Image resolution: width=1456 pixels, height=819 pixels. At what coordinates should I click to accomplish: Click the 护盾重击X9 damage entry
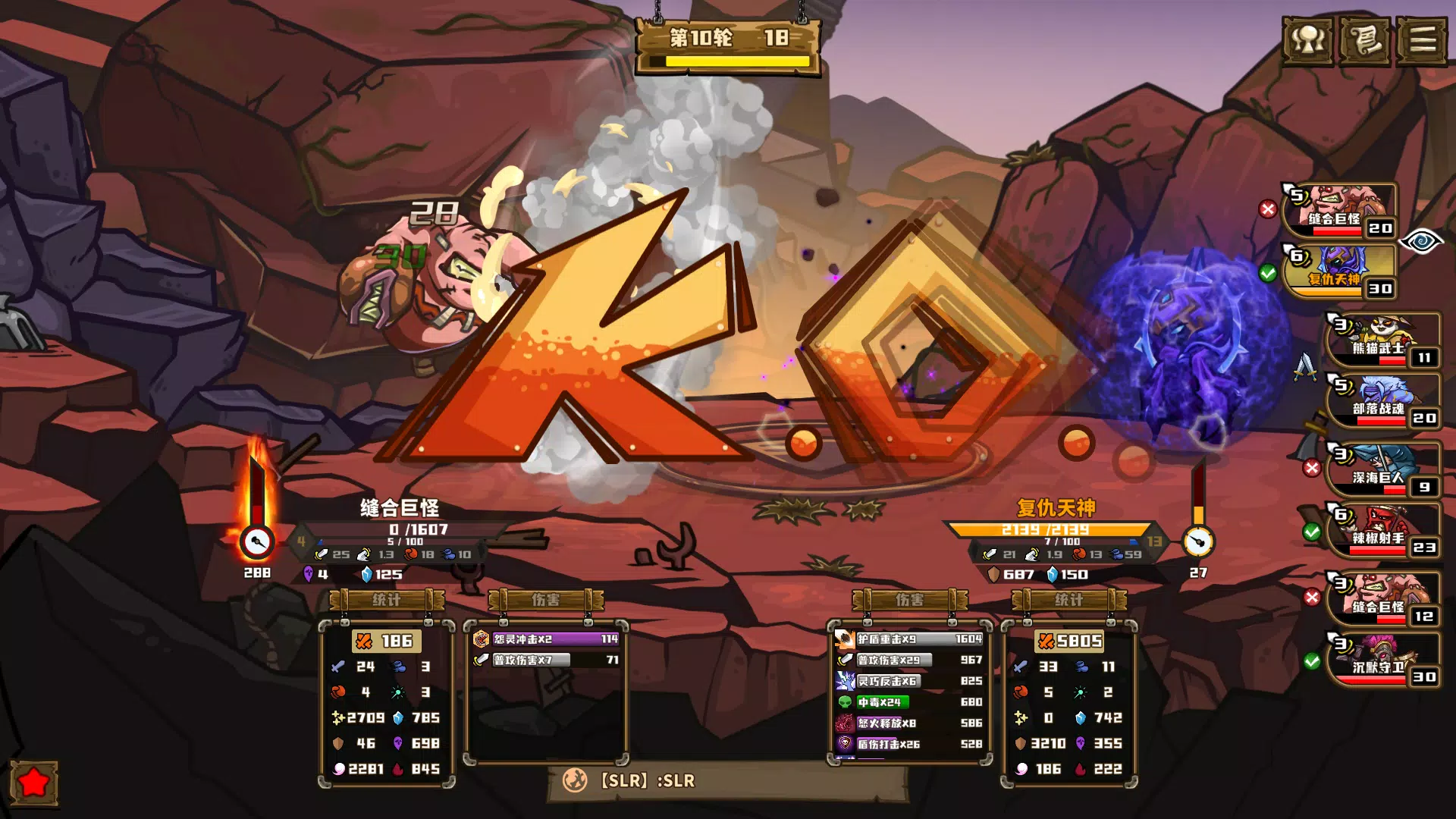(x=907, y=638)
